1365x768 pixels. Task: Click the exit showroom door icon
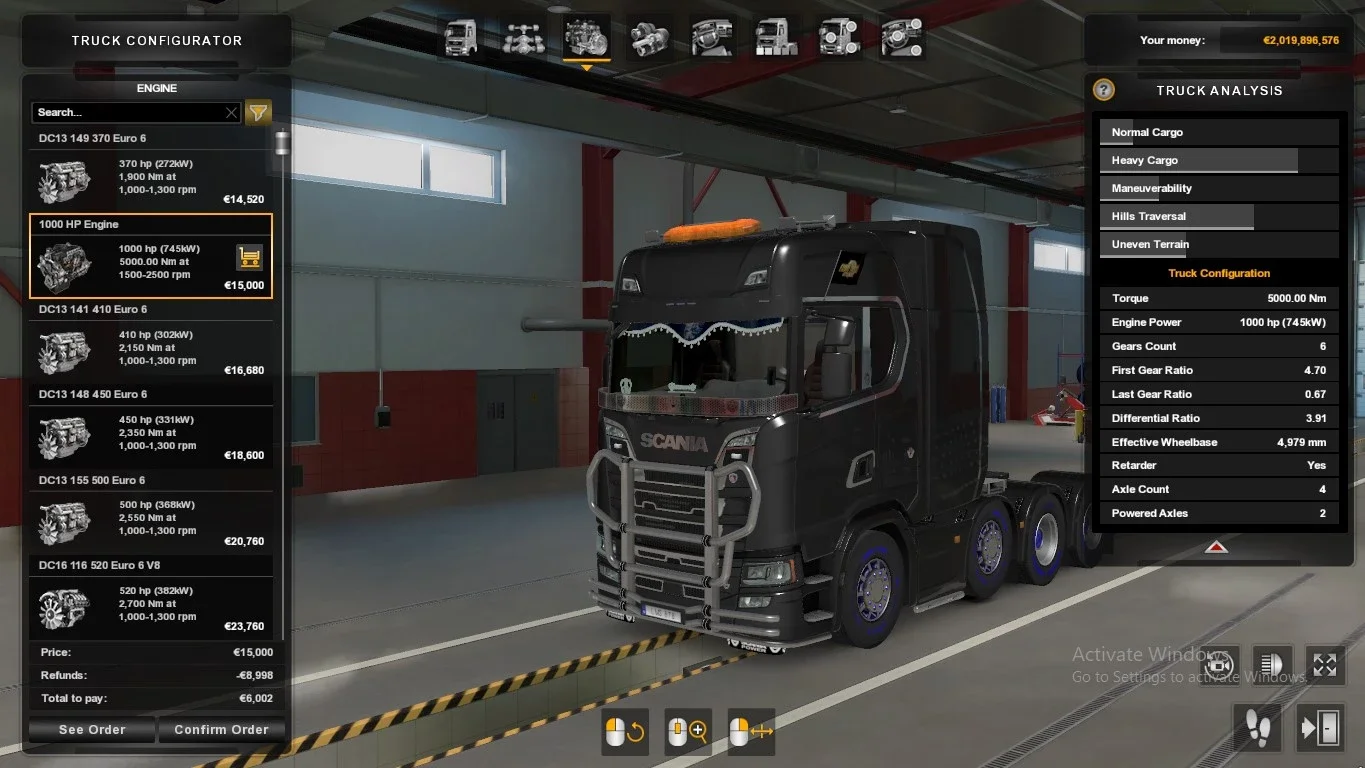(x=1319, y=727)
